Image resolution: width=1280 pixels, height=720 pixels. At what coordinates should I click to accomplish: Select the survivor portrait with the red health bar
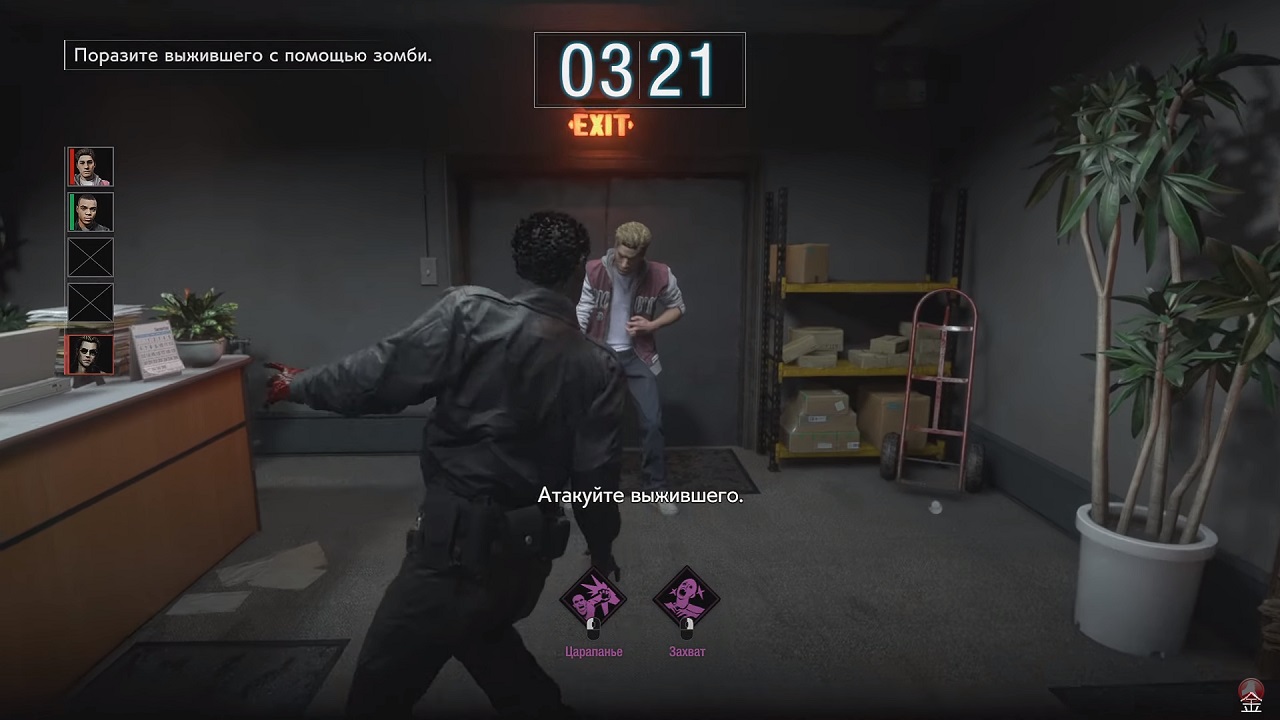90,166
